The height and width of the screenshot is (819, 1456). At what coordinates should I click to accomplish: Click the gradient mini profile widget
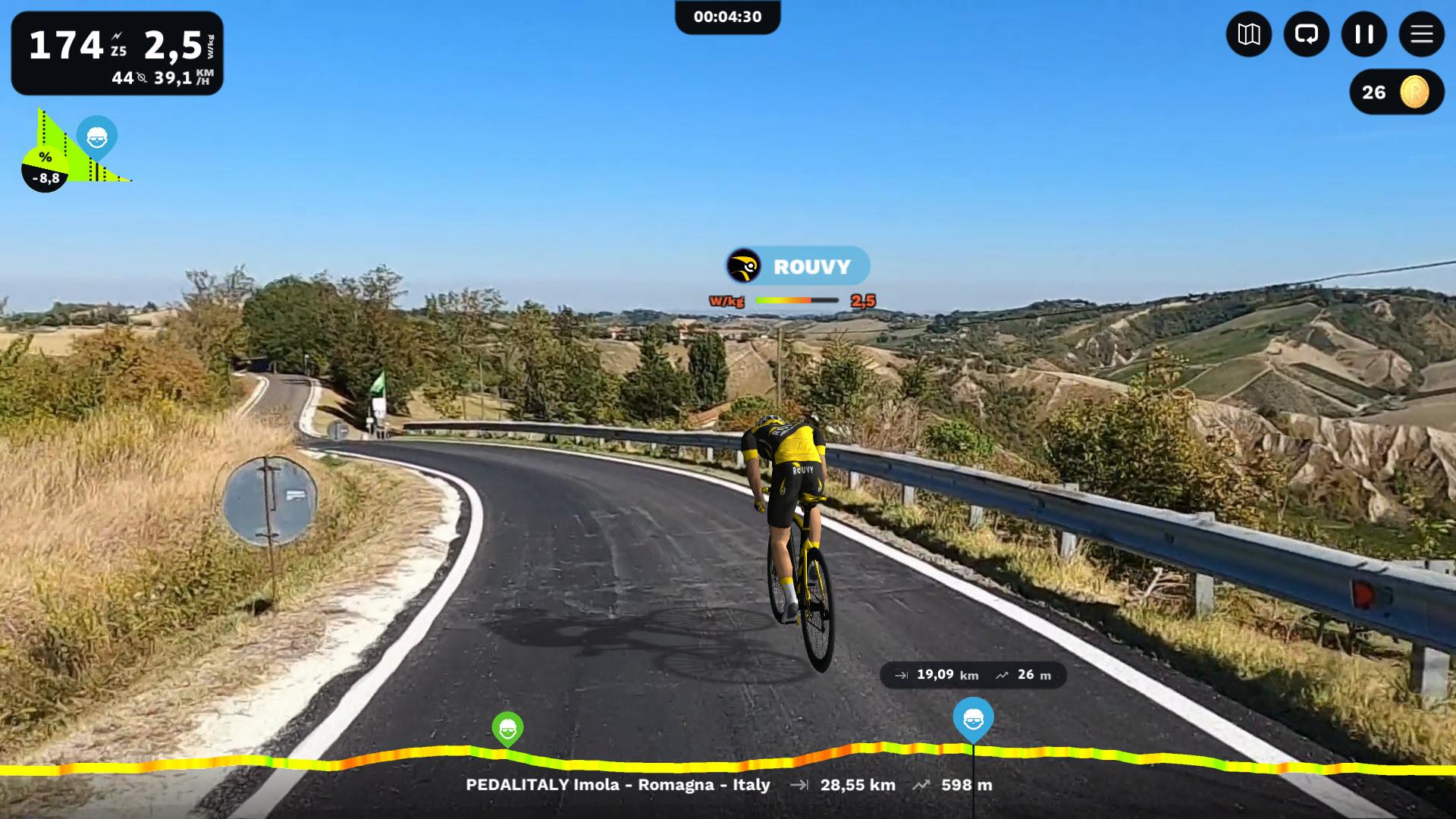pos(74,152)
